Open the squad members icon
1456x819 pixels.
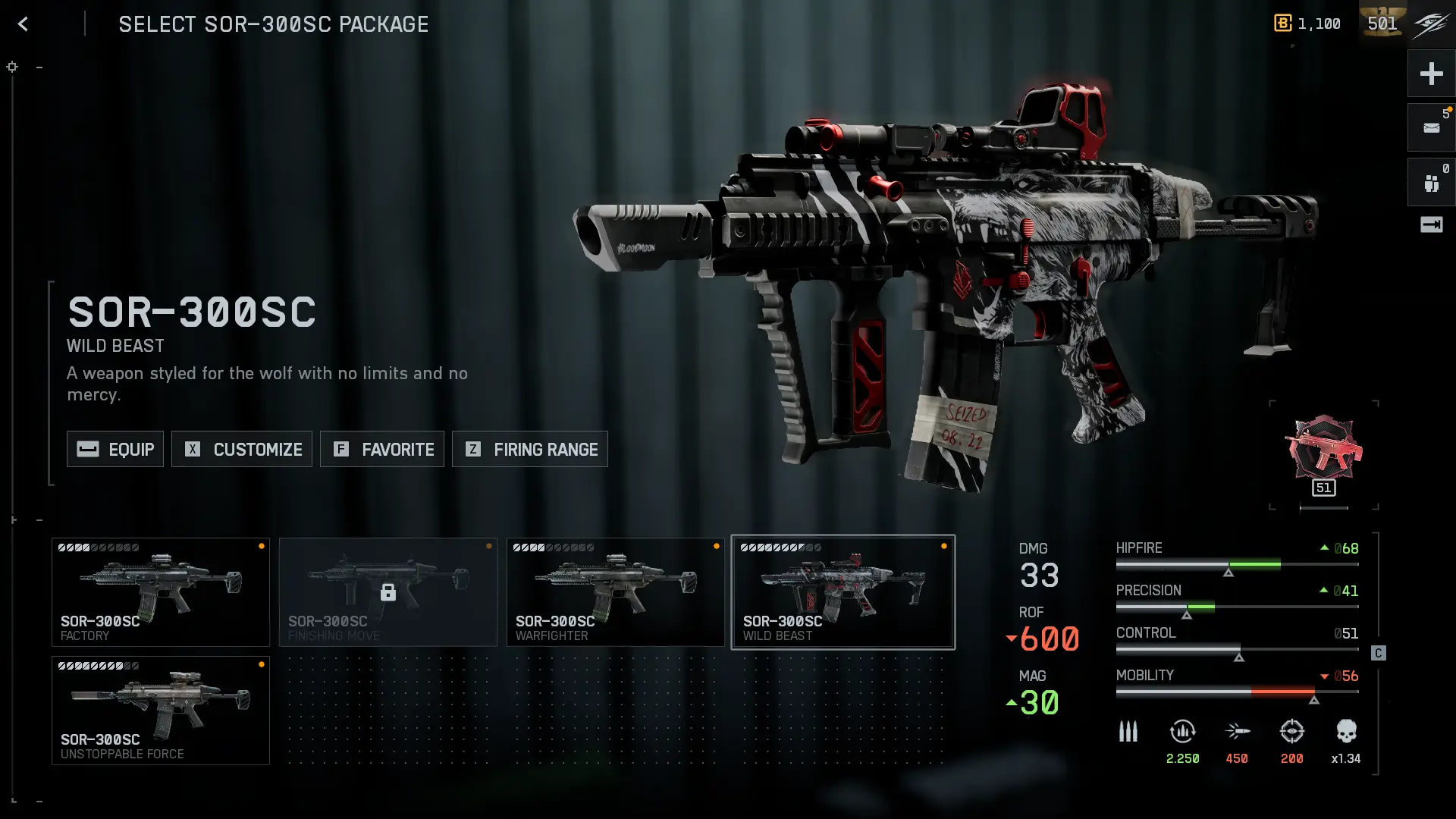point(1431,183)
